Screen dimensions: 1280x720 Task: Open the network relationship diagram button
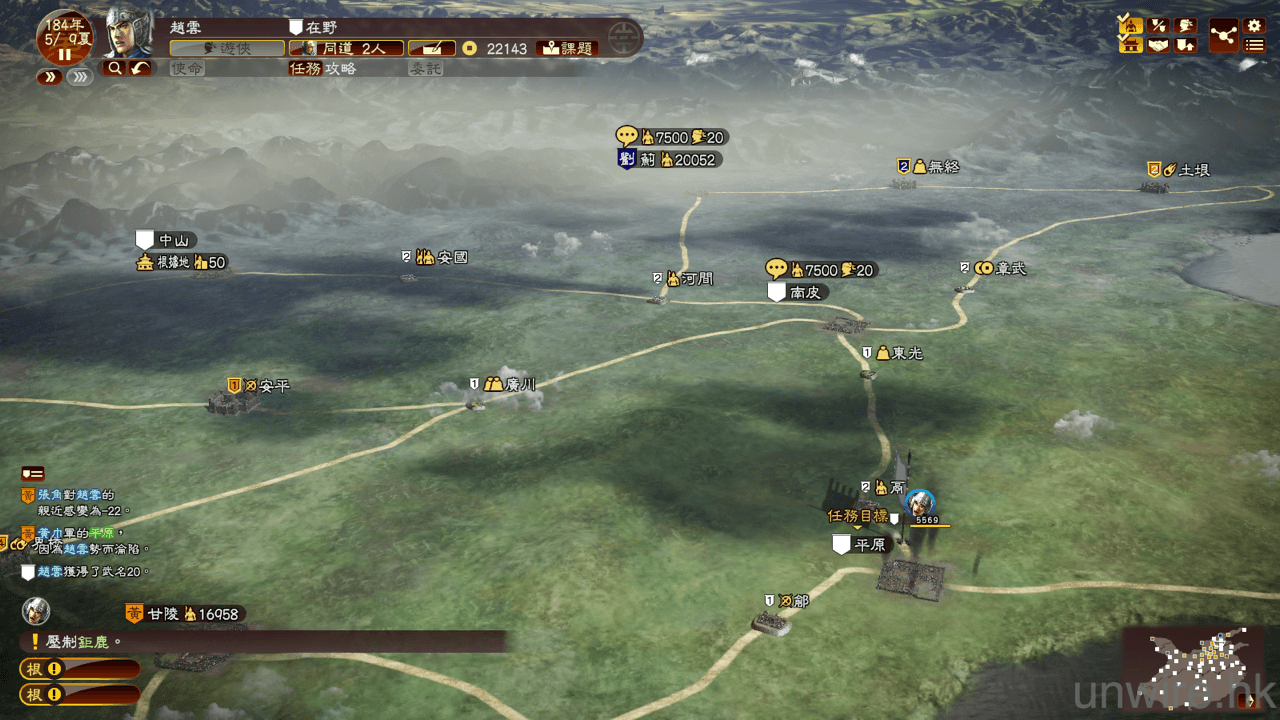click(1223, 34)
